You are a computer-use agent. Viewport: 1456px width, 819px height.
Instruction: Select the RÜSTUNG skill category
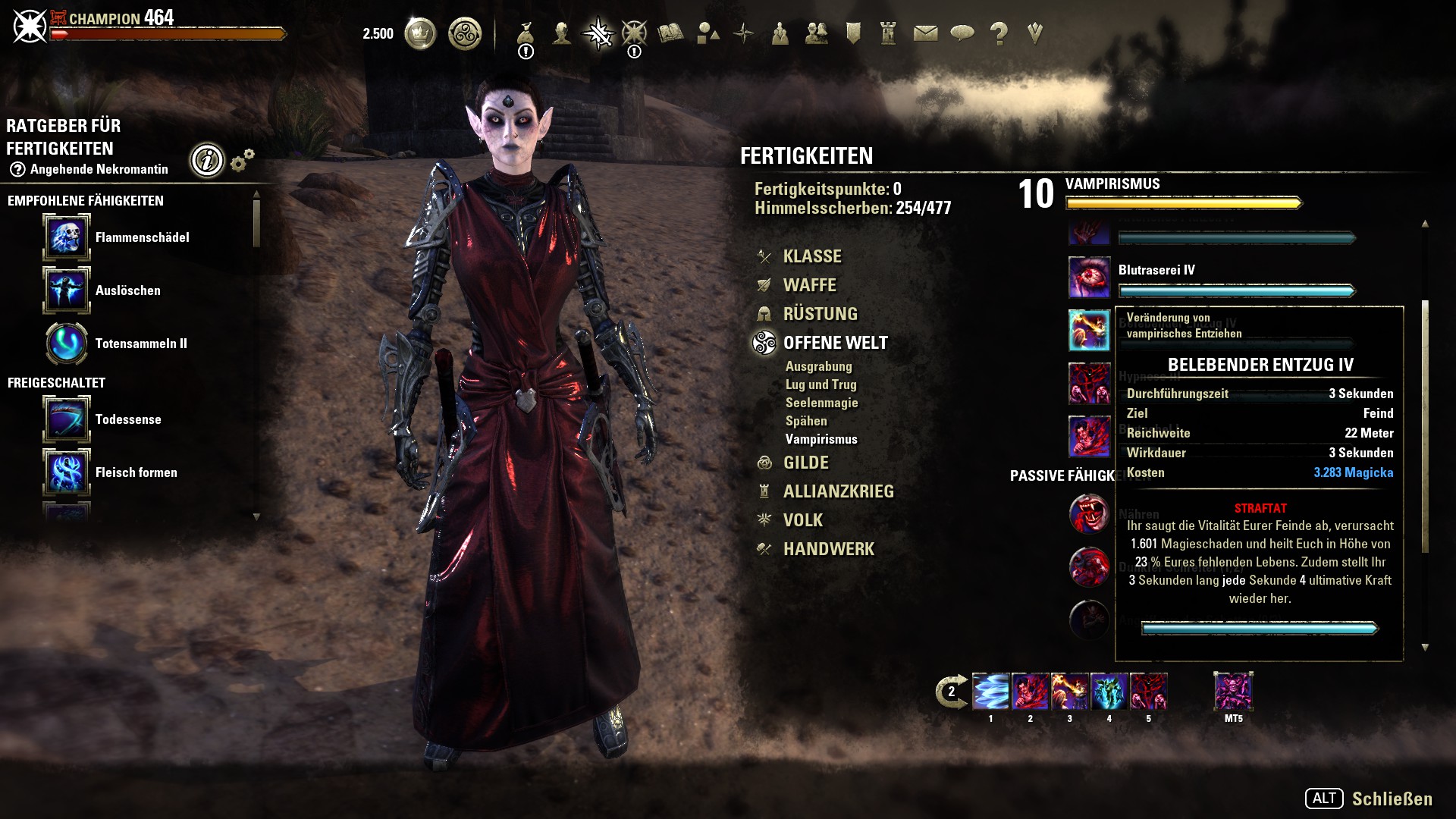(x=820, y=314)
